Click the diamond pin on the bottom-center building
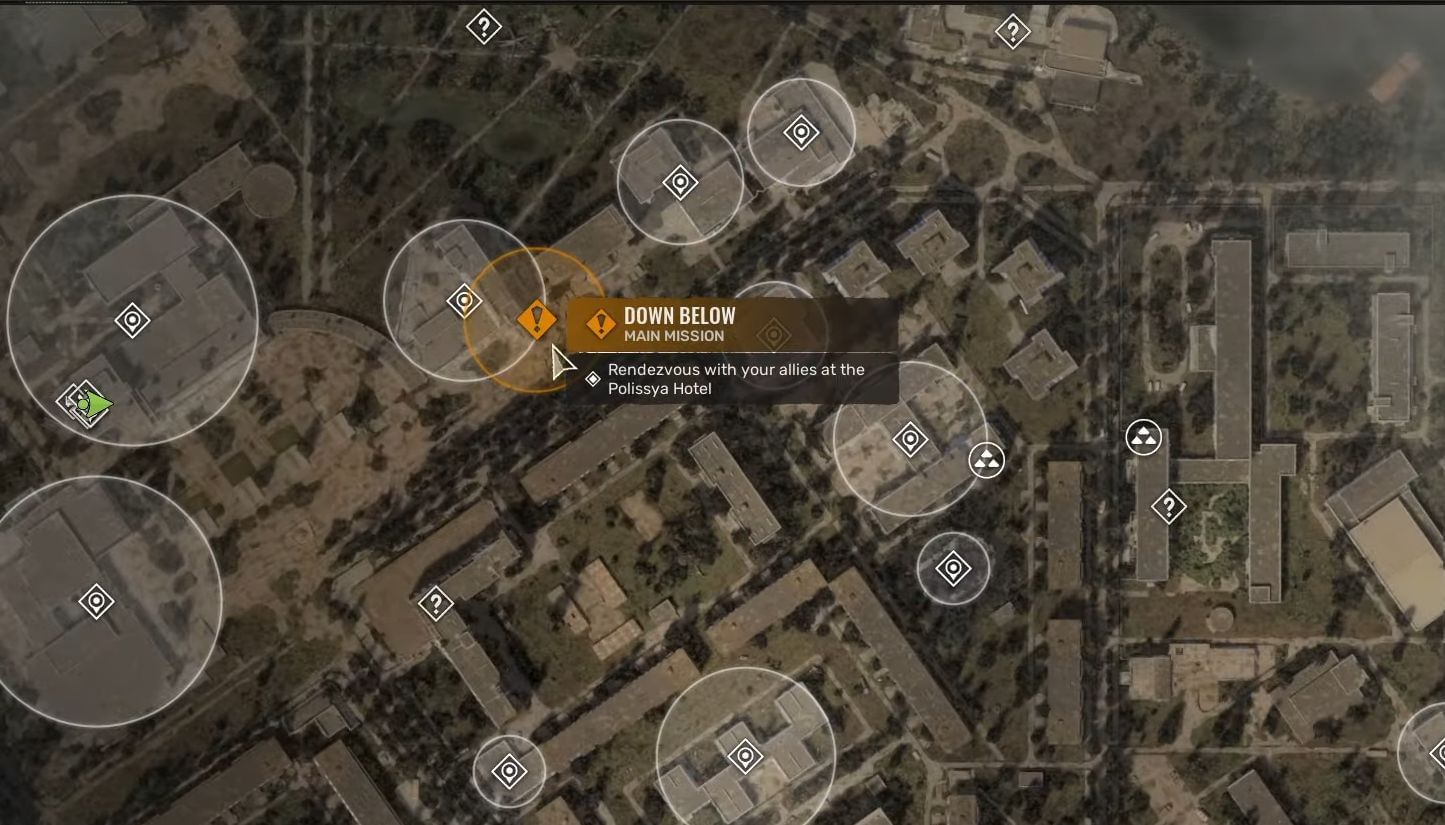This screenshot has height=825, width=1445. (x=745, y=757)
